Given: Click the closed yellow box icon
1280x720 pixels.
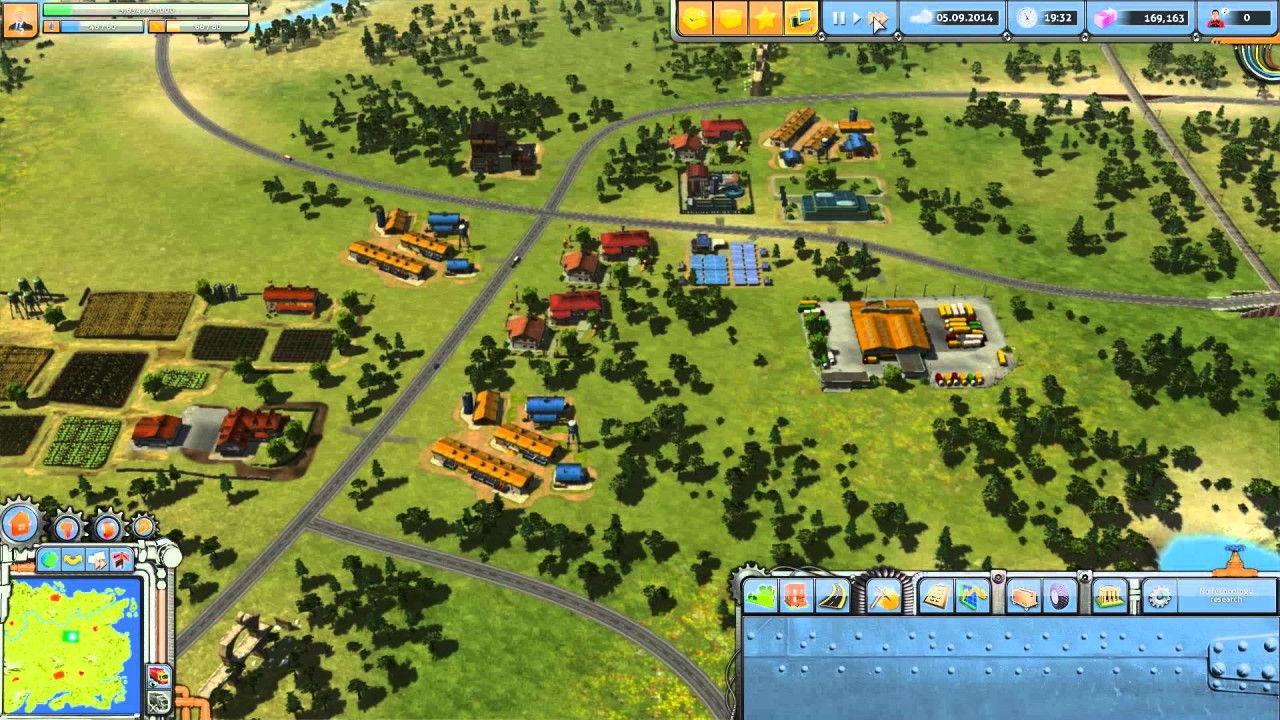Looking at the screenshot, I should 731,18.
